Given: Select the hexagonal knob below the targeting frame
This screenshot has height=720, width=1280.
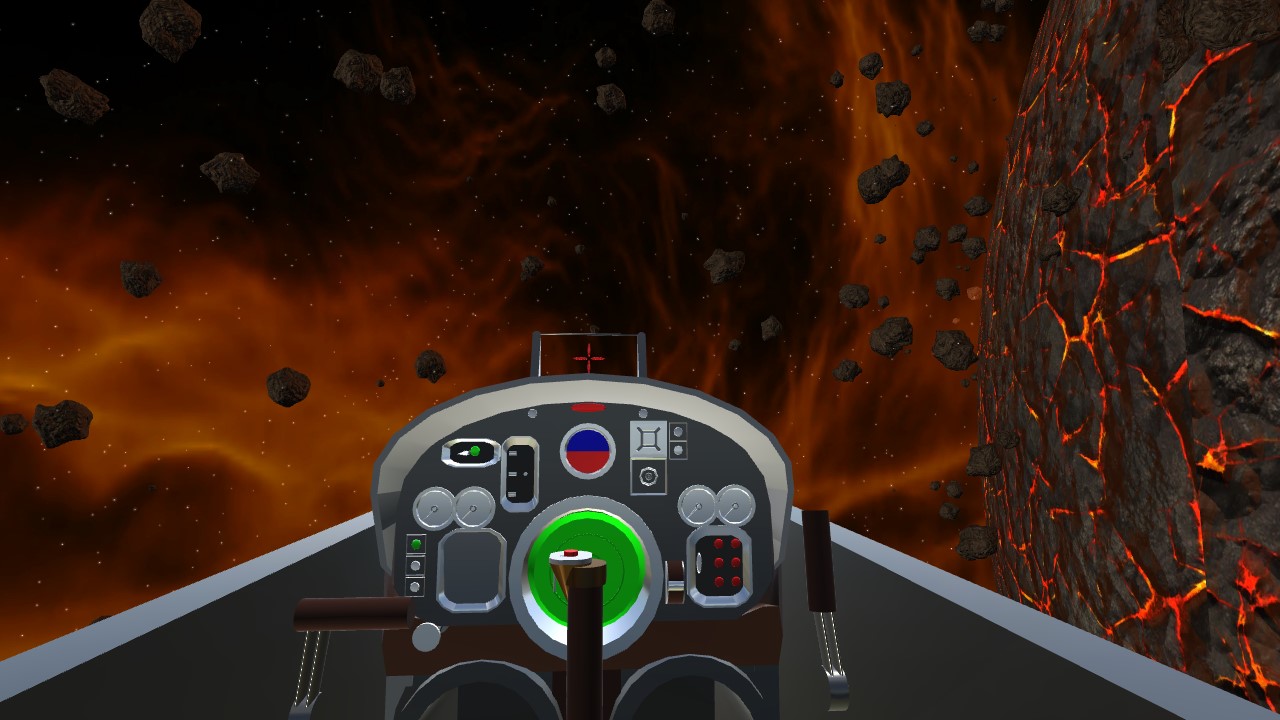Looking at the screenshot, I should tap(648, 477).
